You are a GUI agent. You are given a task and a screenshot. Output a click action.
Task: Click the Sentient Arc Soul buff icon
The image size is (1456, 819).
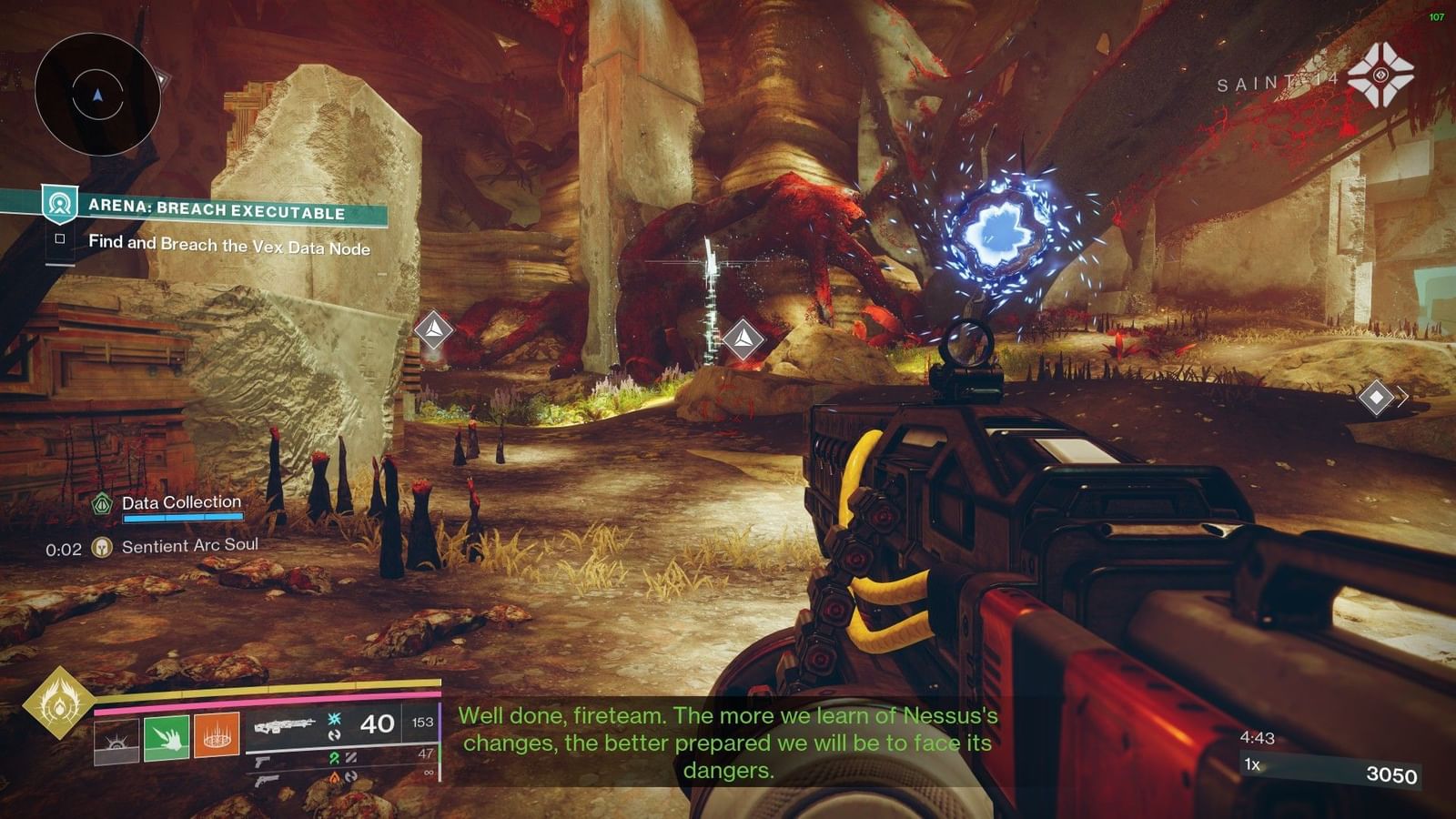point(100,544)
